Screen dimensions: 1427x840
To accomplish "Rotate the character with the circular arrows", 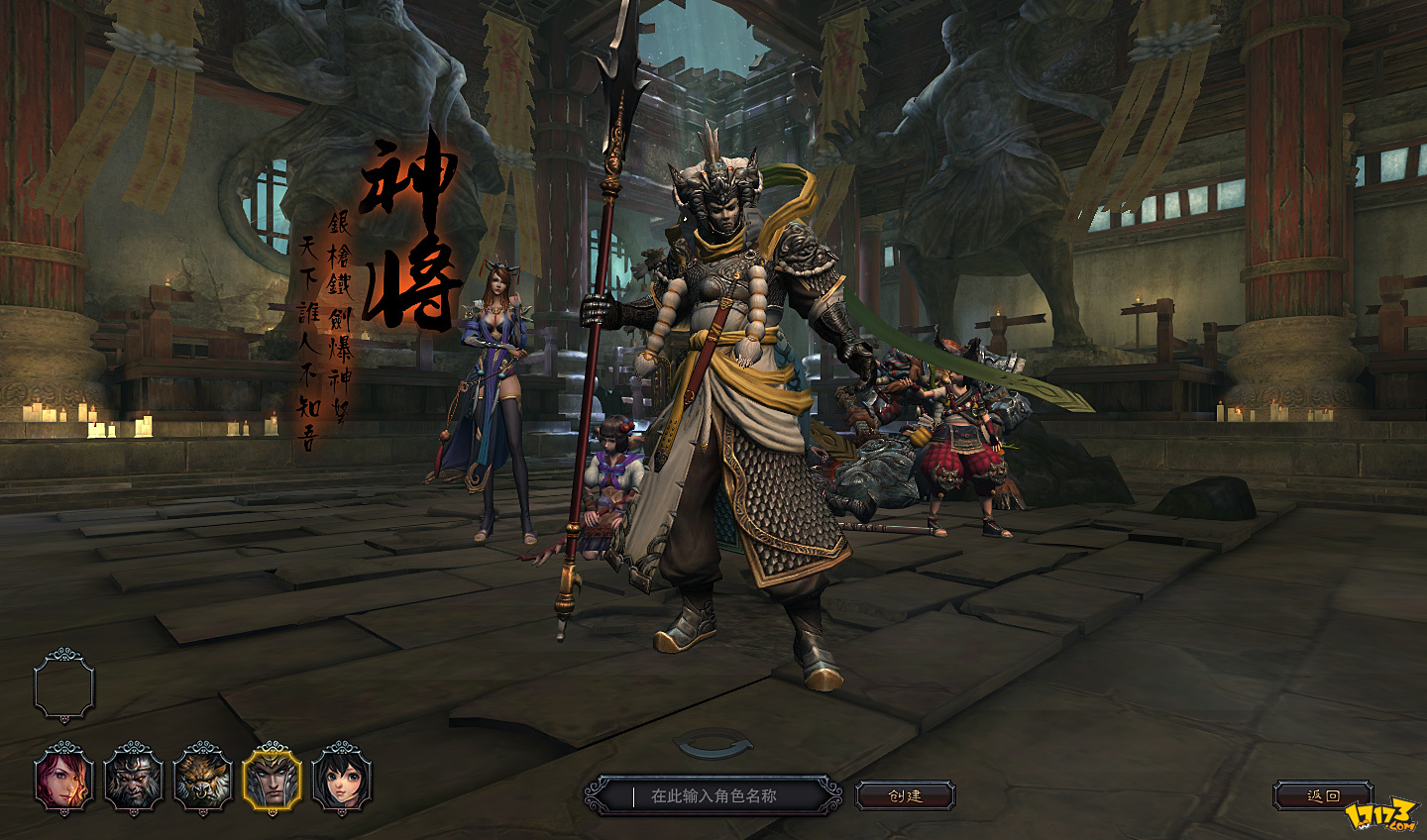I will (713, 745).
